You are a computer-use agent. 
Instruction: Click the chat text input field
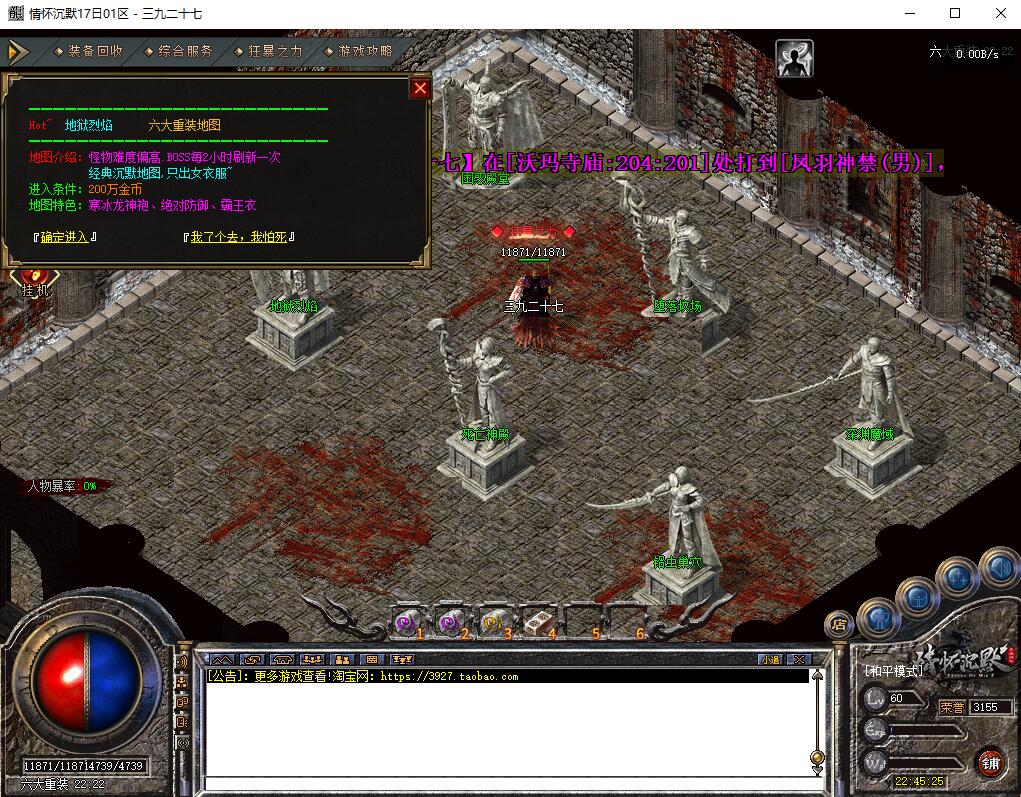[x=505, y=783]
